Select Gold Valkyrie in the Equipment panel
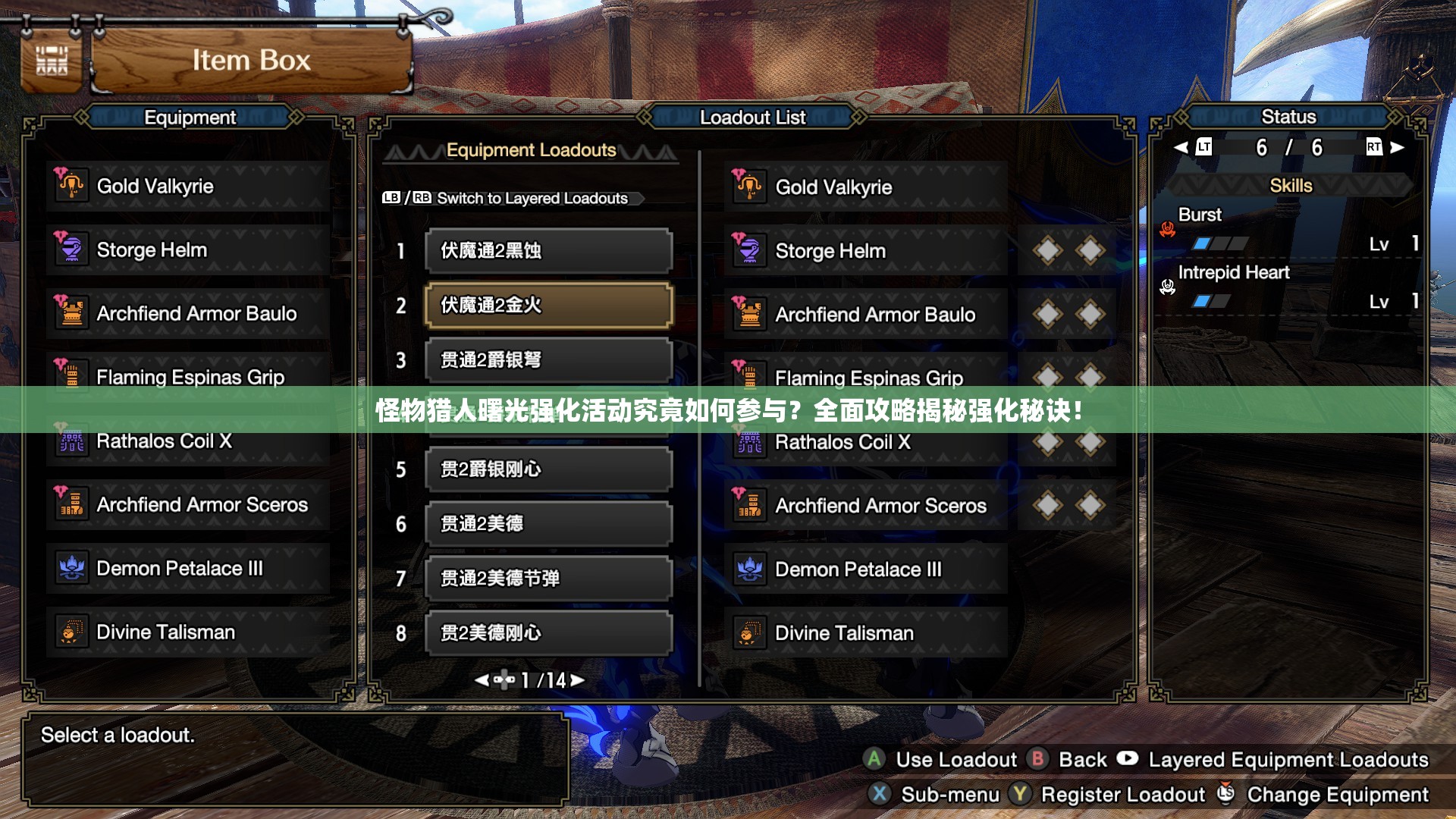This screenshot has height=819, width=1456. 187,187
